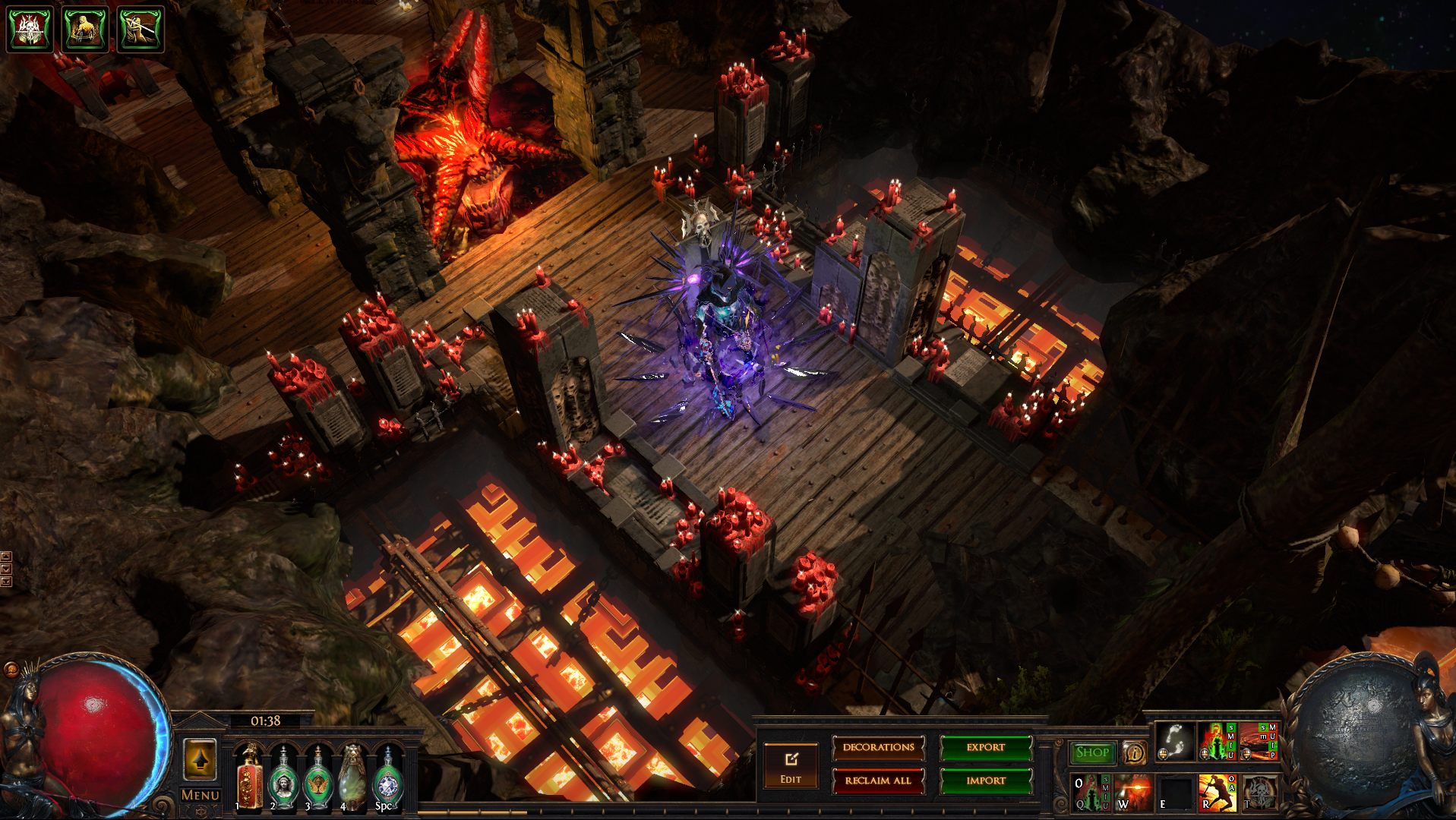The height and width of the screenshot is (820, 1456).
Task: Open the Menu button
Action: tap(201, 795)
